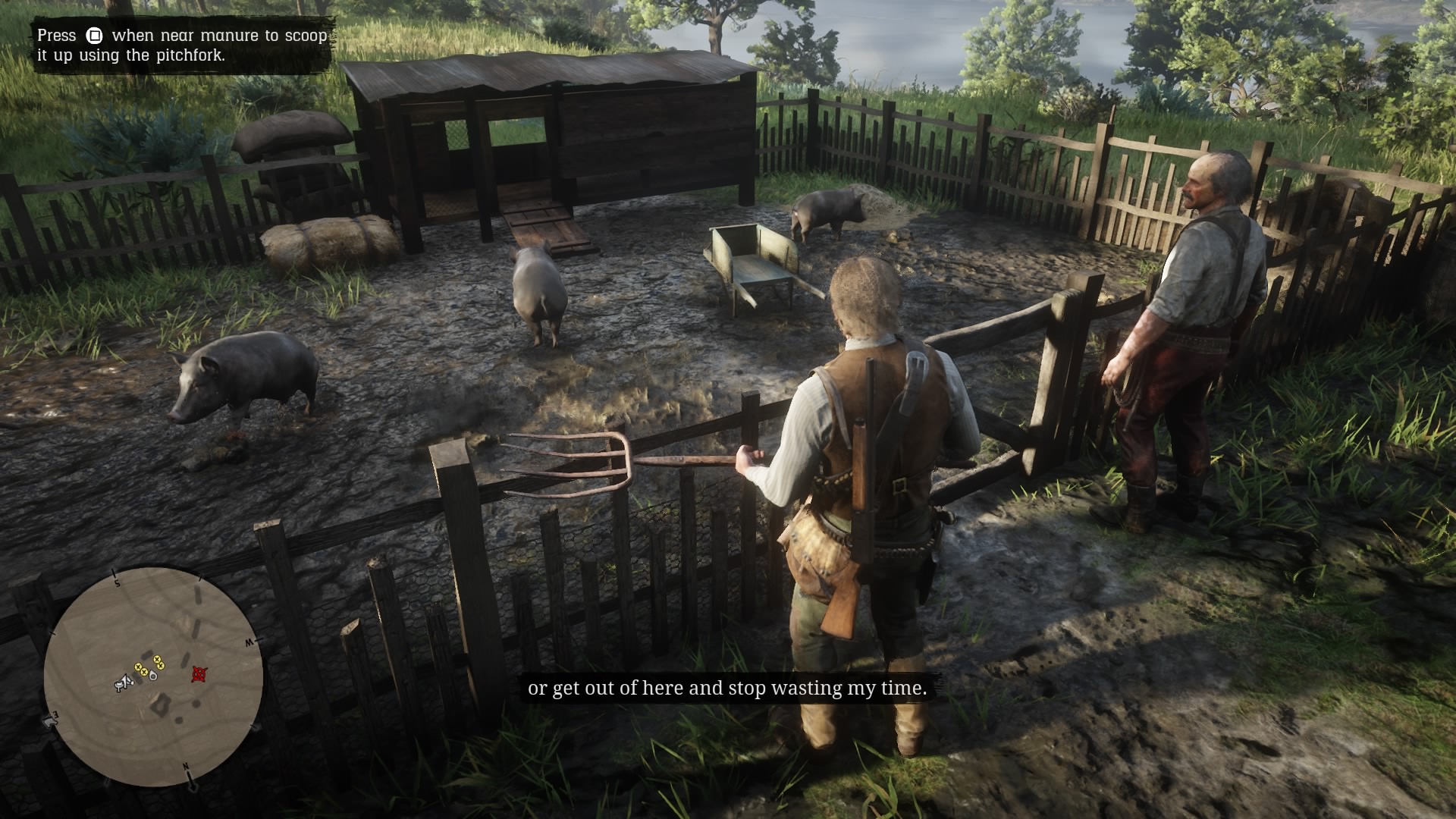Click the grey arrow at minimap's east edge
Screen dimensions: 1456x819
pos(51,720)
